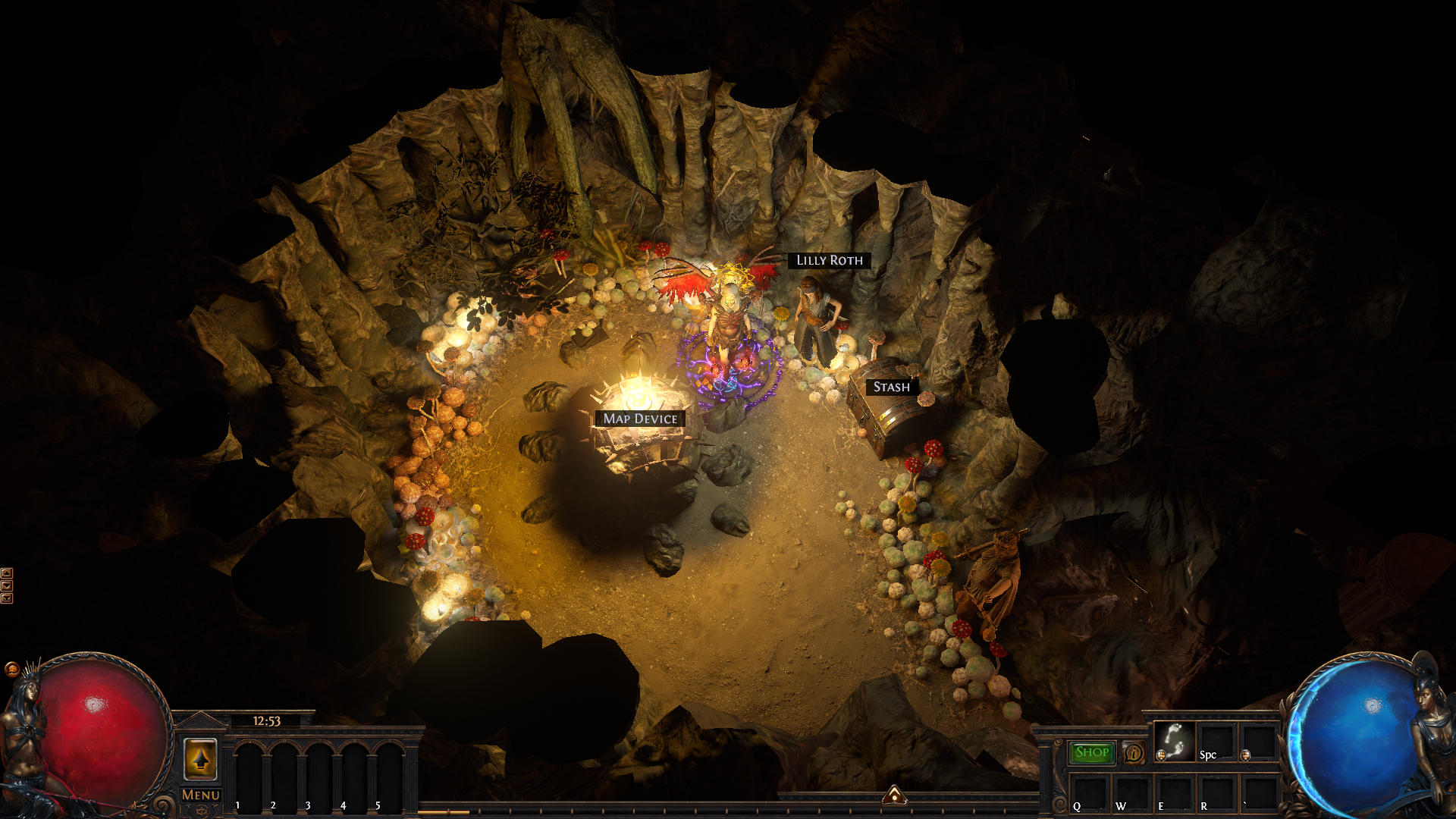1456x819 pixels.
Task: Click the Map Device label
Action: click(x=640, y=419)
